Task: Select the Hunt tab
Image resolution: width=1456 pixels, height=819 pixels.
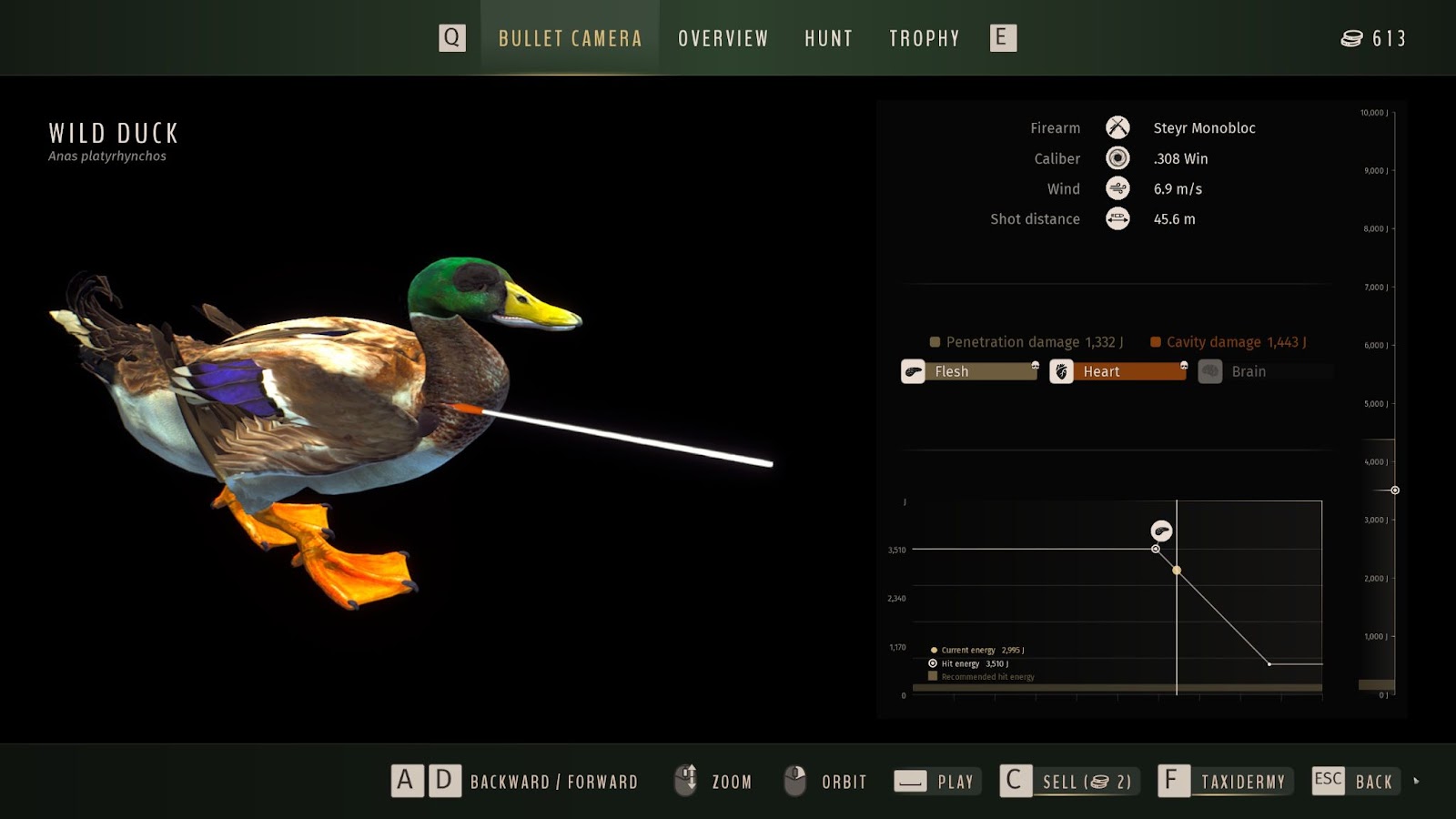Action: coord(828,38)
